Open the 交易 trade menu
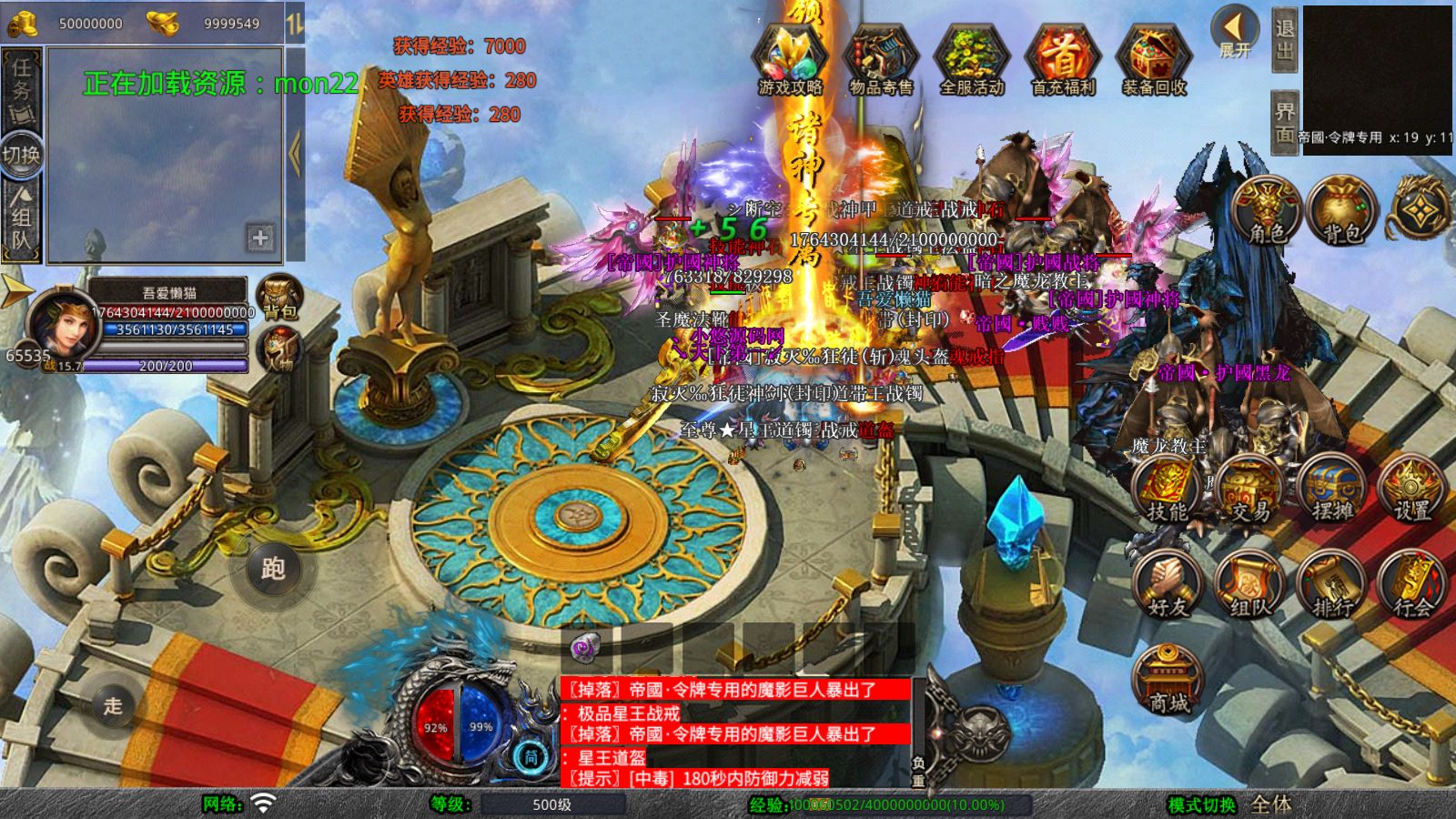1456x819 pixels. tap(1250, 491)
